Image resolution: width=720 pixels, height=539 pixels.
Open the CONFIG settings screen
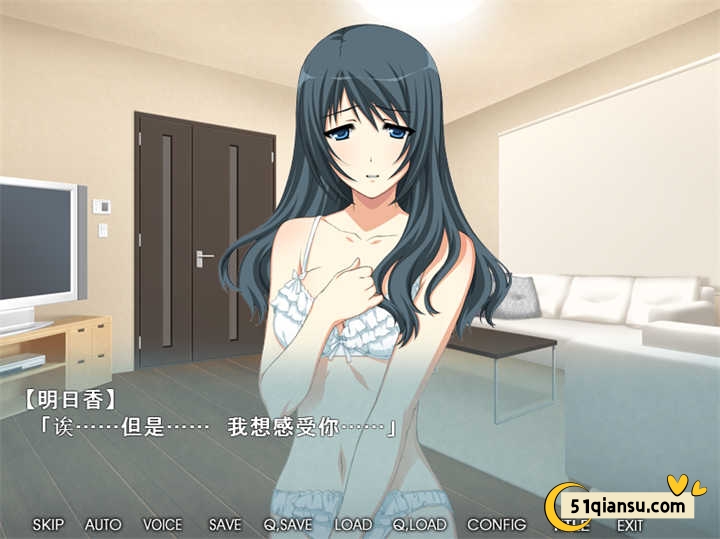496,524
